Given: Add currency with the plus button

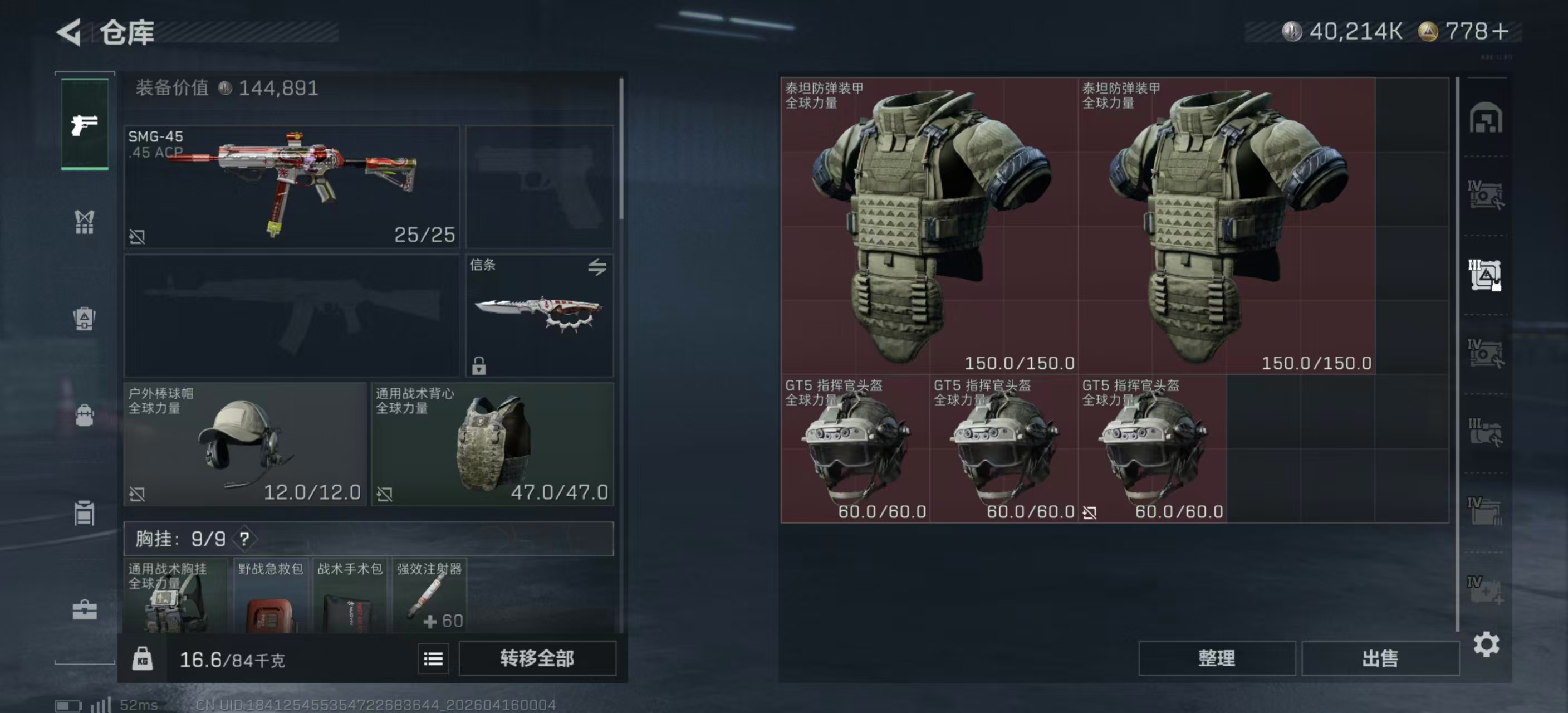Looking at the screenshot, I should click(x=1501, y=31).
